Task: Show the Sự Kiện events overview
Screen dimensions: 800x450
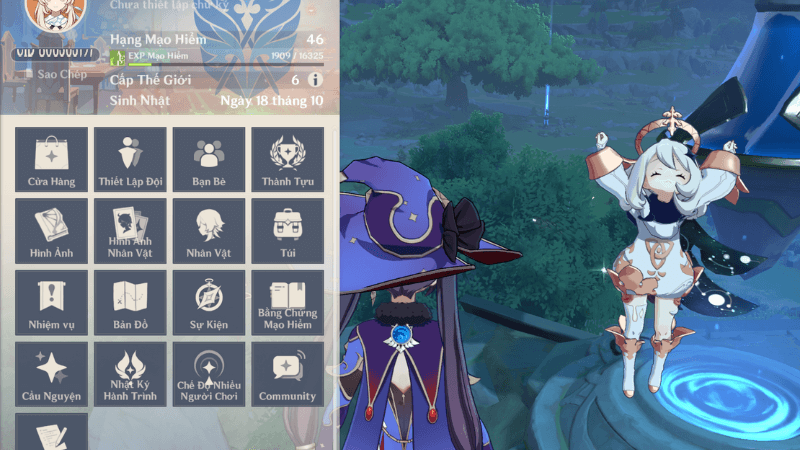Action: (x=209, y=303)
